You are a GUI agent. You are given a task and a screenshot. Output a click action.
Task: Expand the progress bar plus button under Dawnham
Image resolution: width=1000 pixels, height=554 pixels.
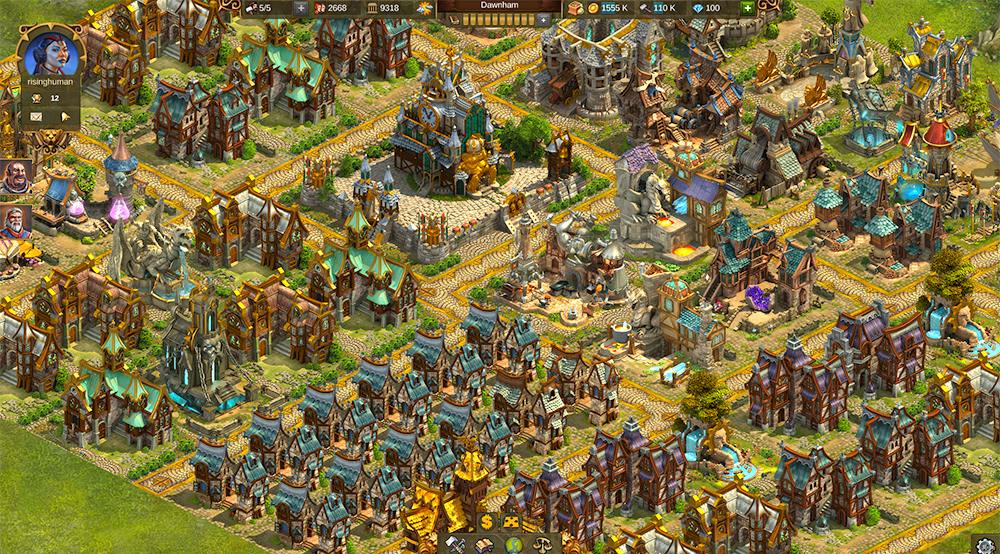[x=543, y=19]
